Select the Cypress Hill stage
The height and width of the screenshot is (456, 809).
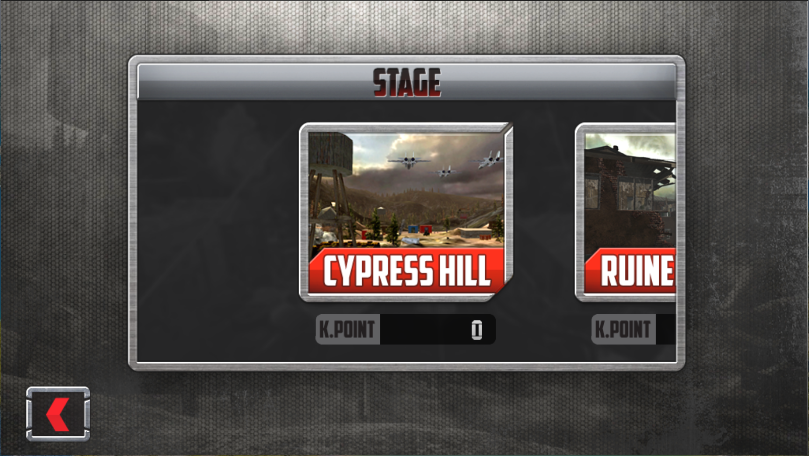(x=406, y=211)
